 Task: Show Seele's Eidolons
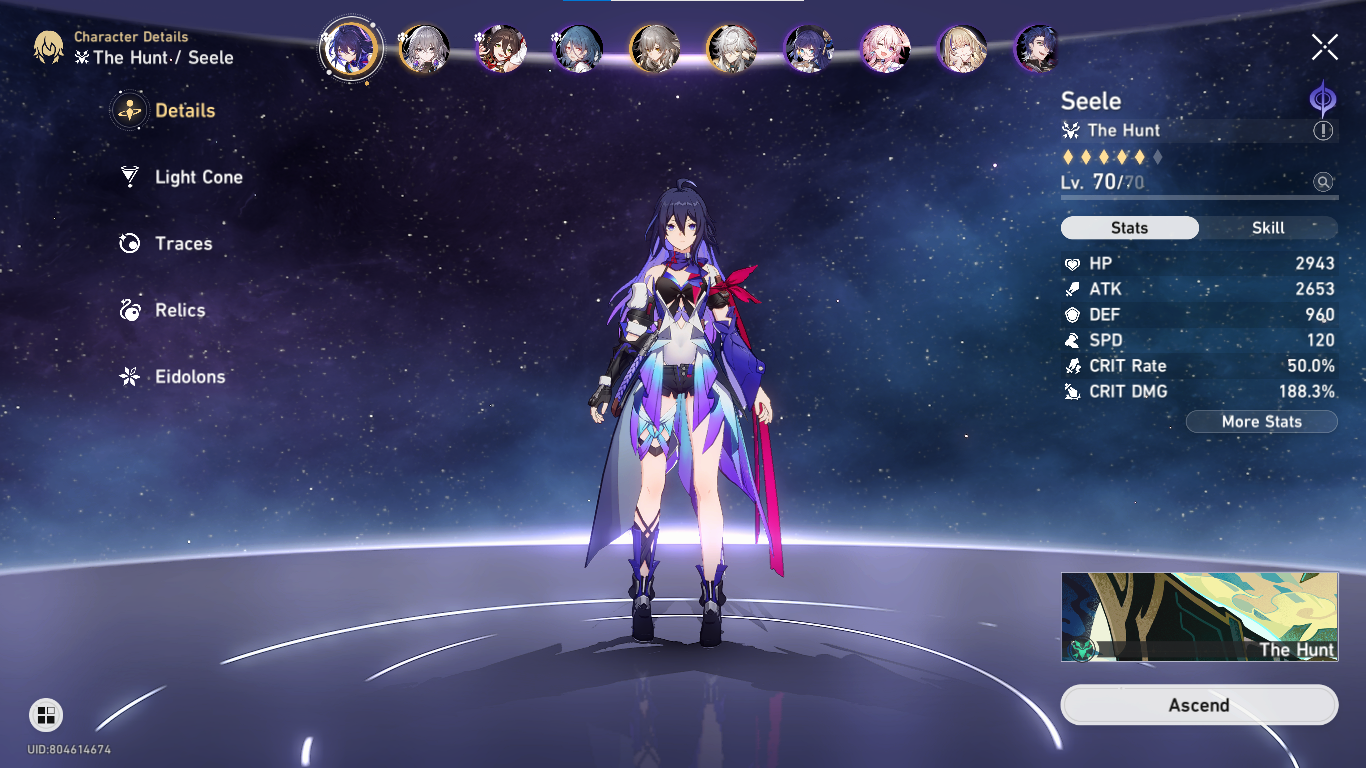(189, 377)
